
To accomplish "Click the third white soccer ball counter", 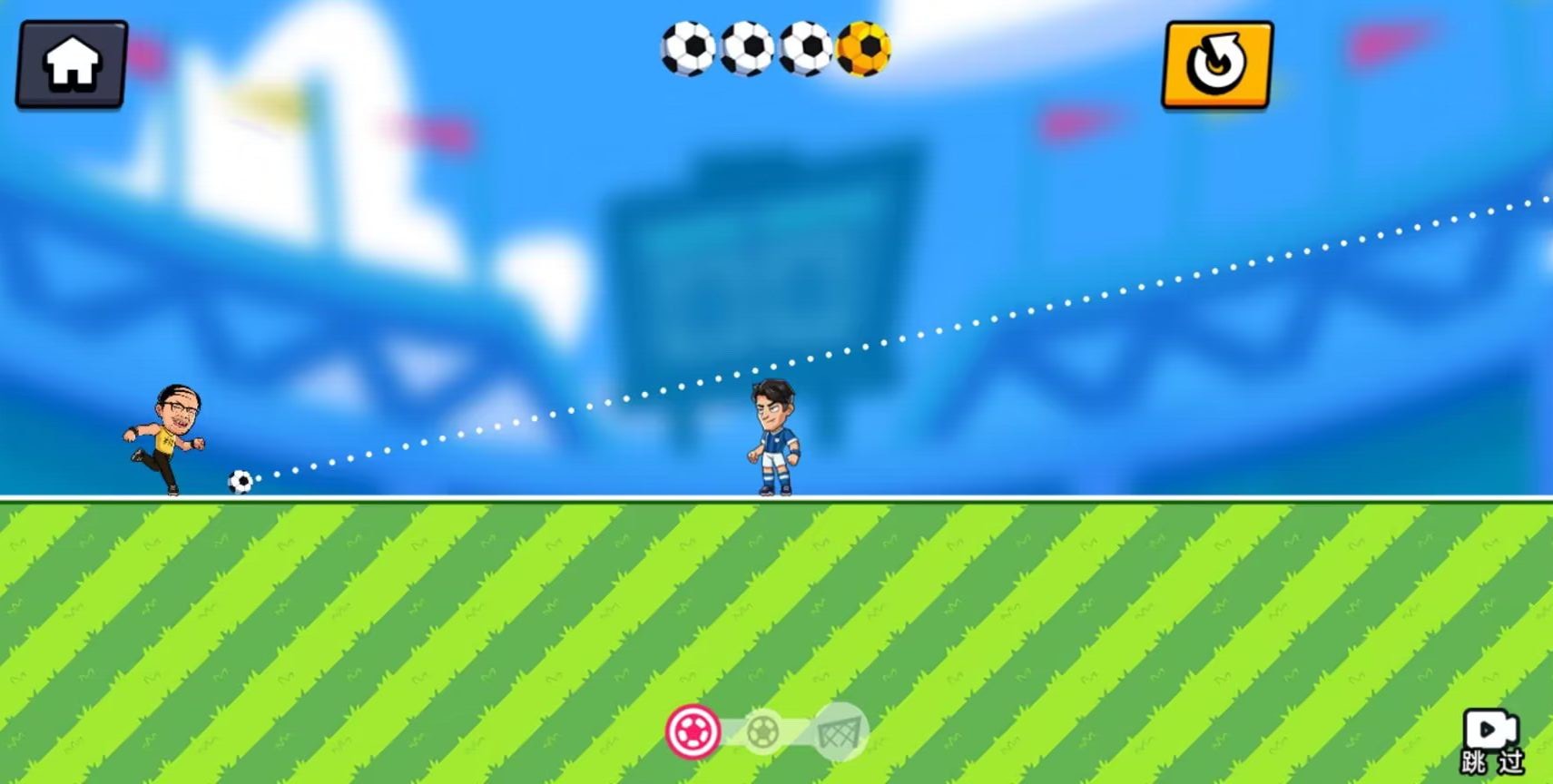I will 807,50.
